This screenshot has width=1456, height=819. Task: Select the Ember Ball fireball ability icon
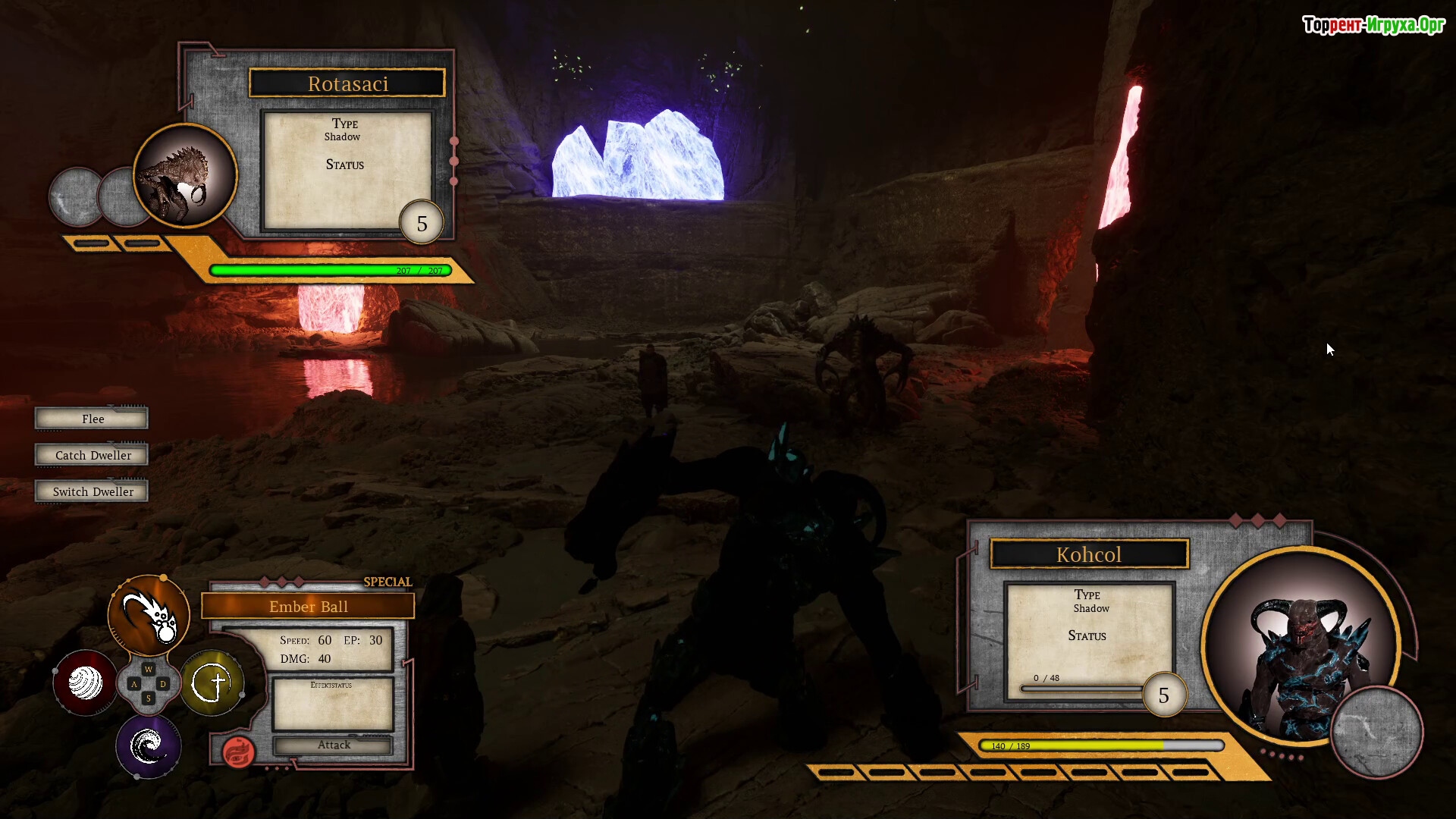[x=149, y=615]
